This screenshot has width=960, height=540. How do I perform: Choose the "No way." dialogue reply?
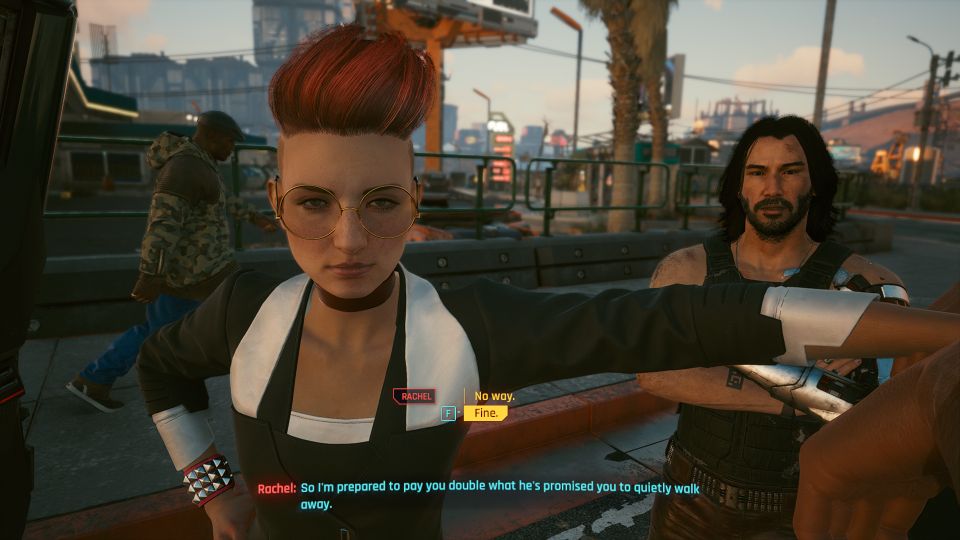pos(494,396)
